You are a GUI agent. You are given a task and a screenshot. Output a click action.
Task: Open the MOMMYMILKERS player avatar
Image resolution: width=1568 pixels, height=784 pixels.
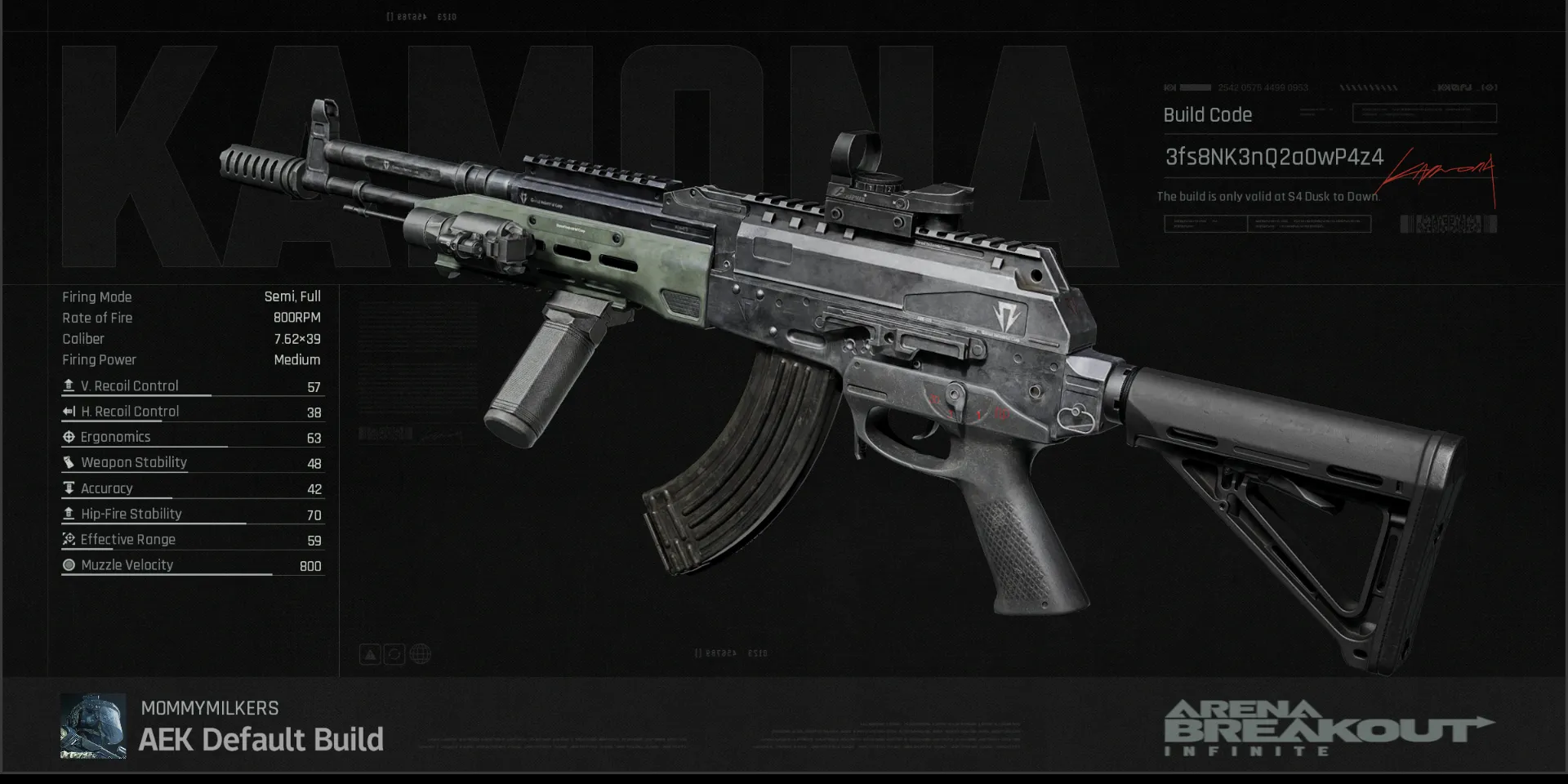click(93, 726)
